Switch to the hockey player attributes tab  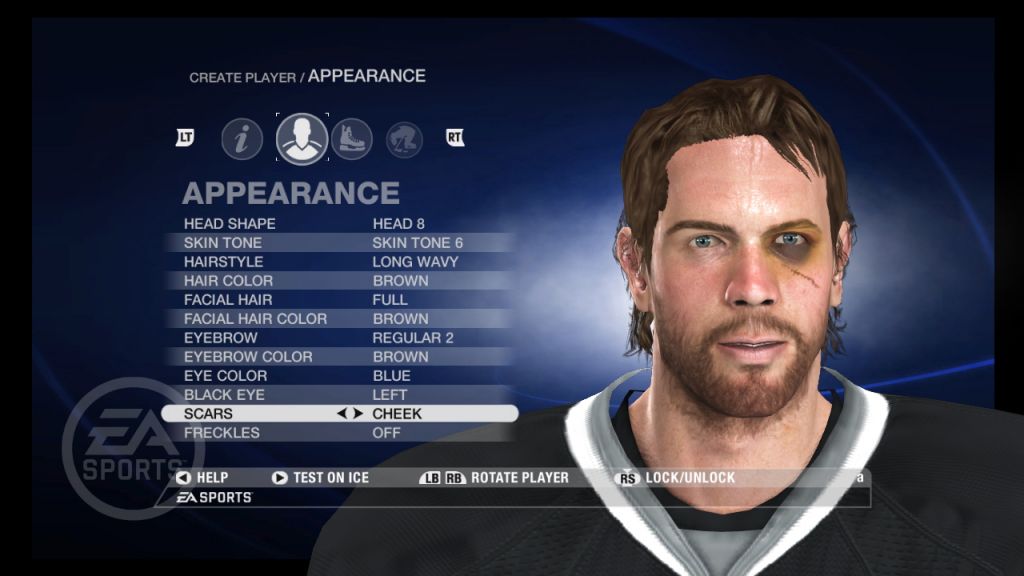(x=404, y=139)
